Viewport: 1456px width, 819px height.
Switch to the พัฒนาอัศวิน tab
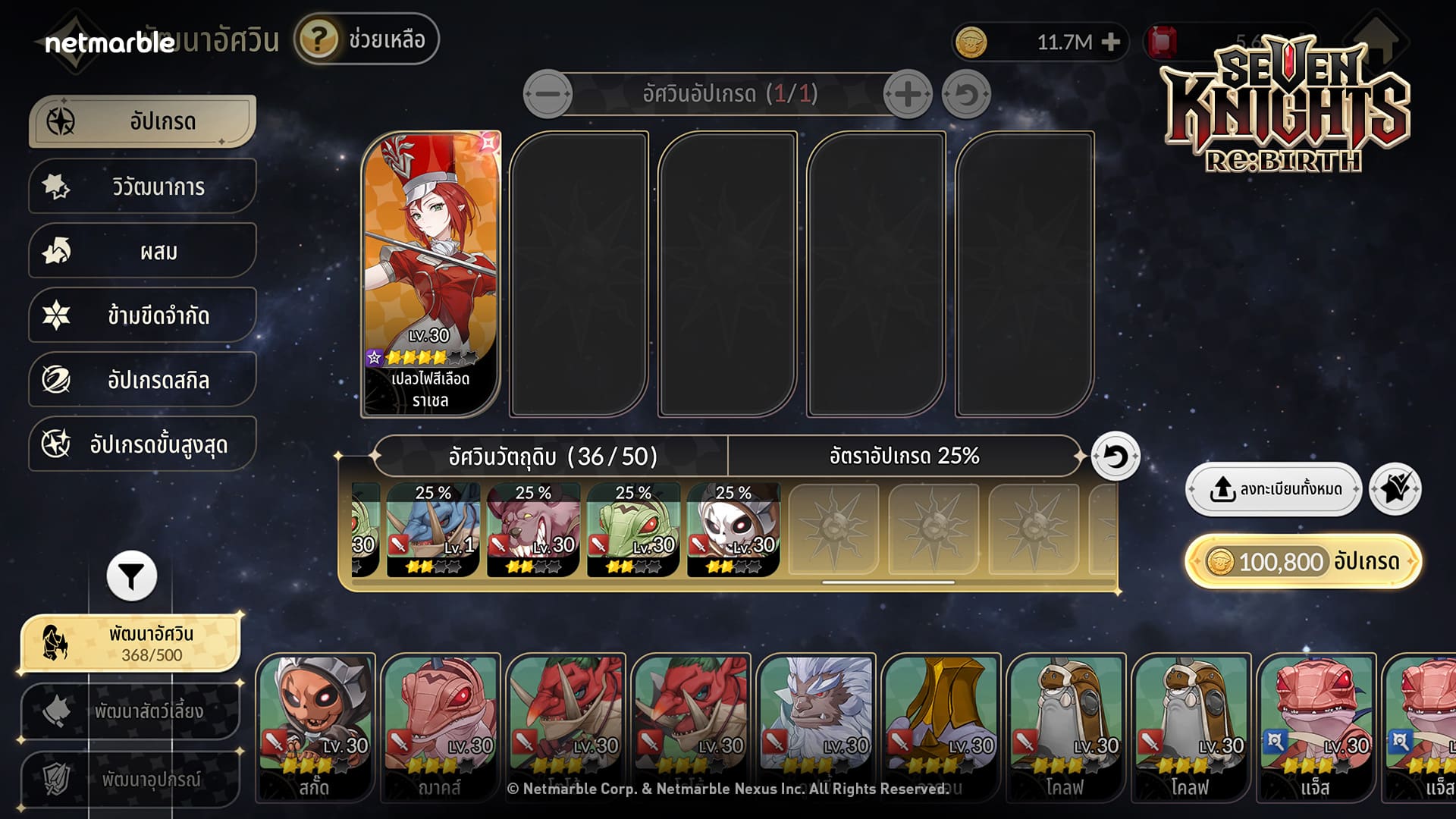point(130,643)
